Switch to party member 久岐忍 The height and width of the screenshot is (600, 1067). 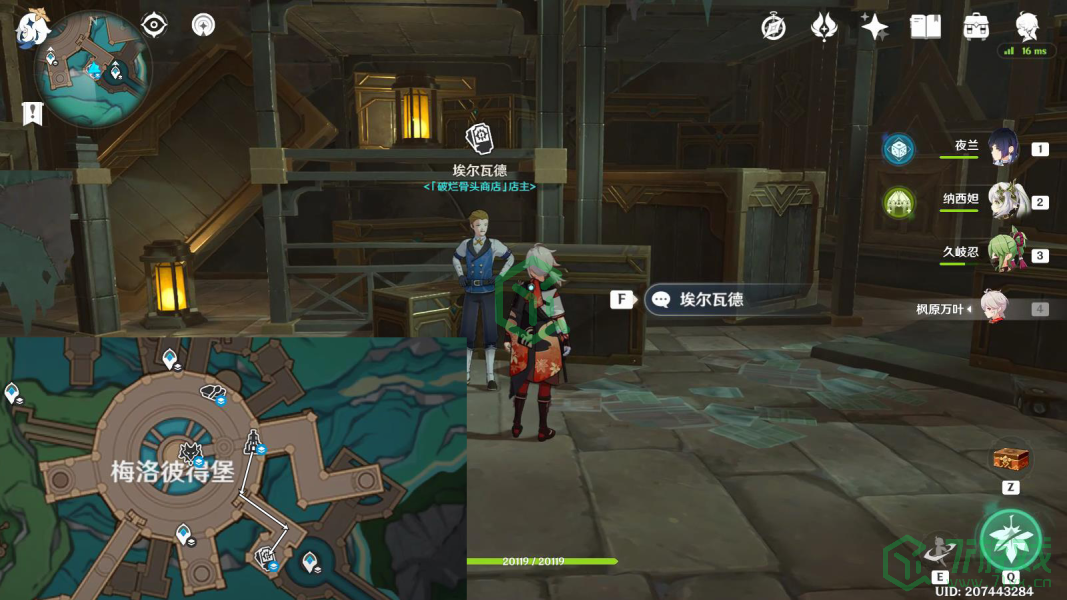[x=1003, y=254]
